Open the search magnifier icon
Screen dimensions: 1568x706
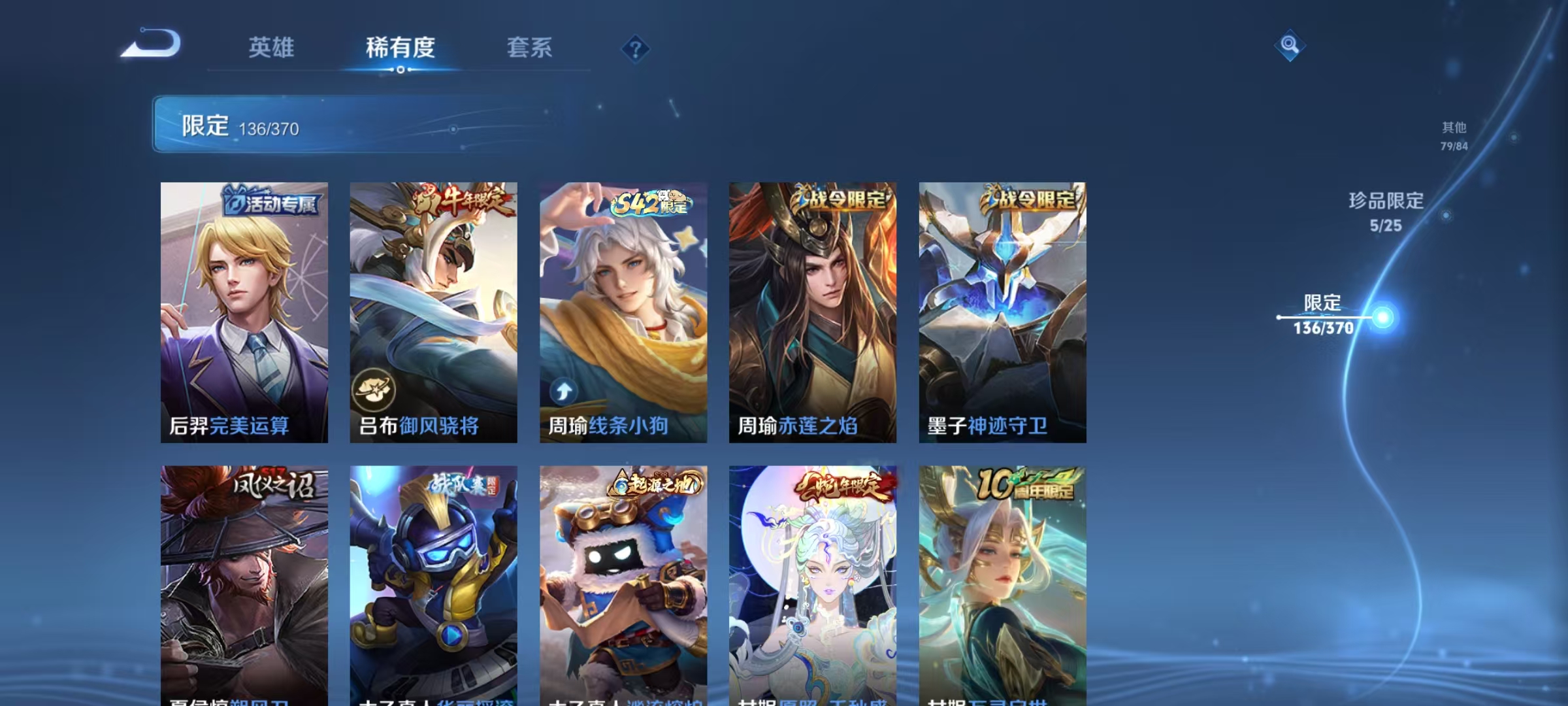pyautogui.click(x=1288, y=46)
